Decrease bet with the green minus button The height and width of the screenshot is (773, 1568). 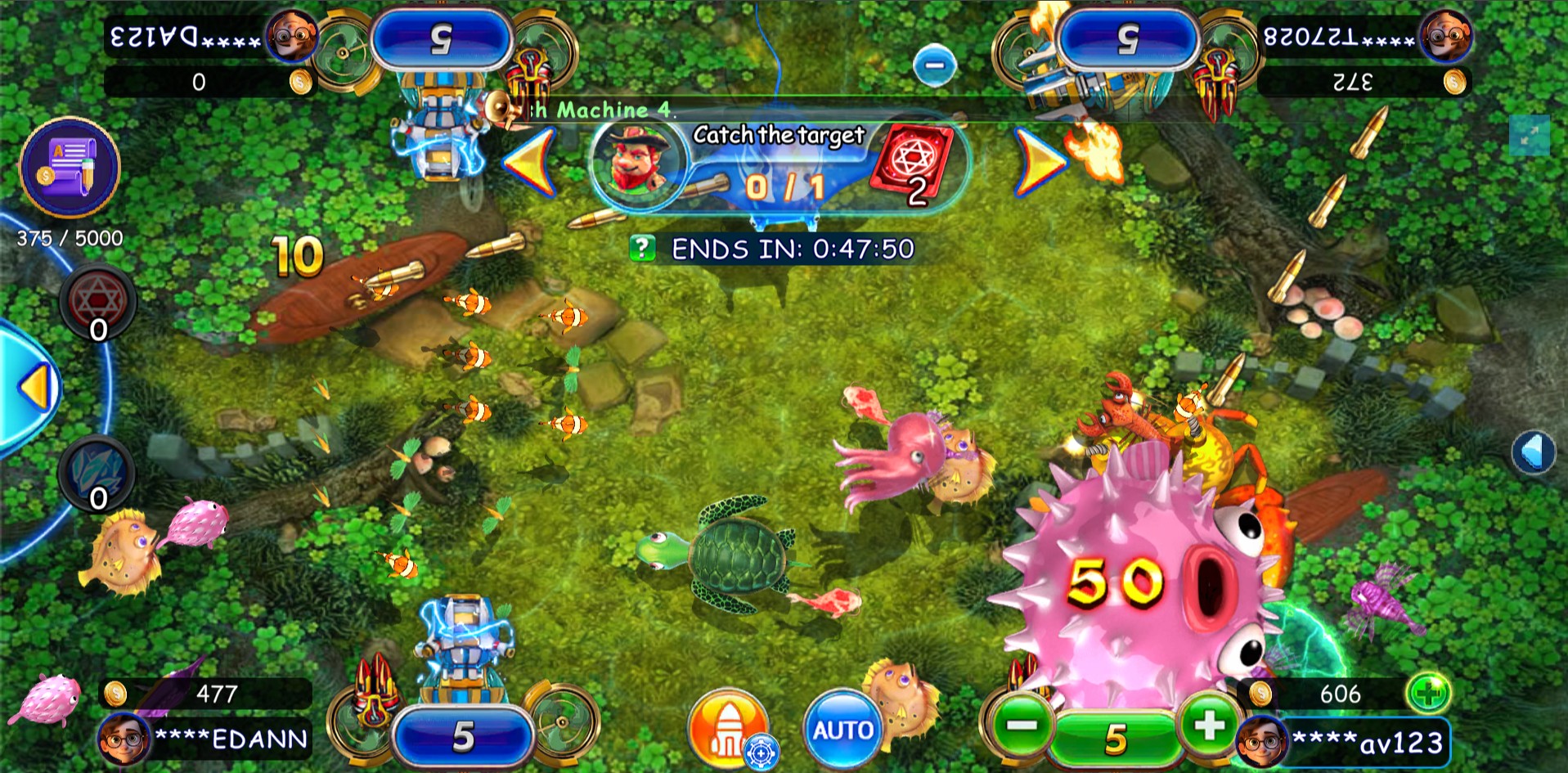(1022, 726)
